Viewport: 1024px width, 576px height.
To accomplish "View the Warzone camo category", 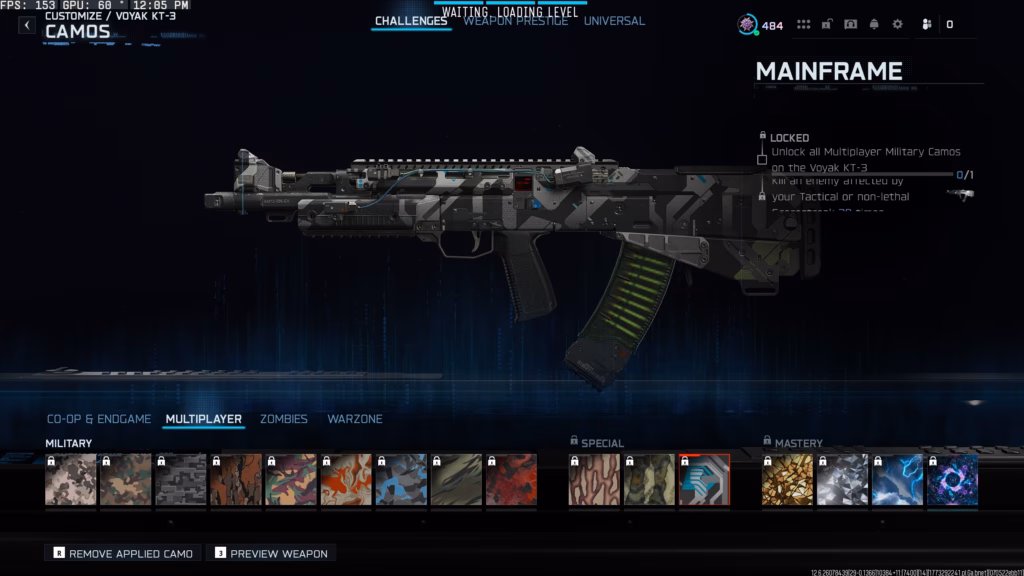I will tap(355, 419).
